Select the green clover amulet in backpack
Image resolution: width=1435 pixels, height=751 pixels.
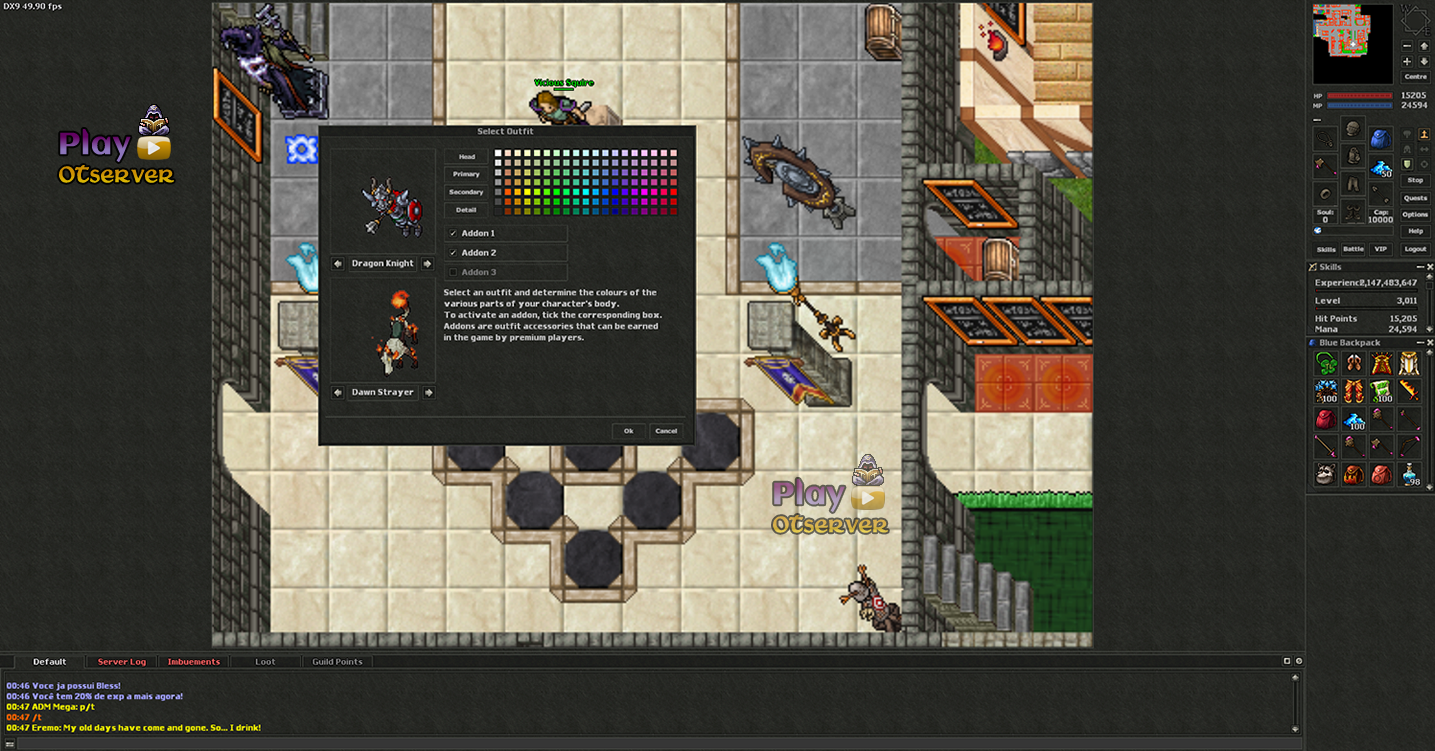click(x=1326, y=364)
